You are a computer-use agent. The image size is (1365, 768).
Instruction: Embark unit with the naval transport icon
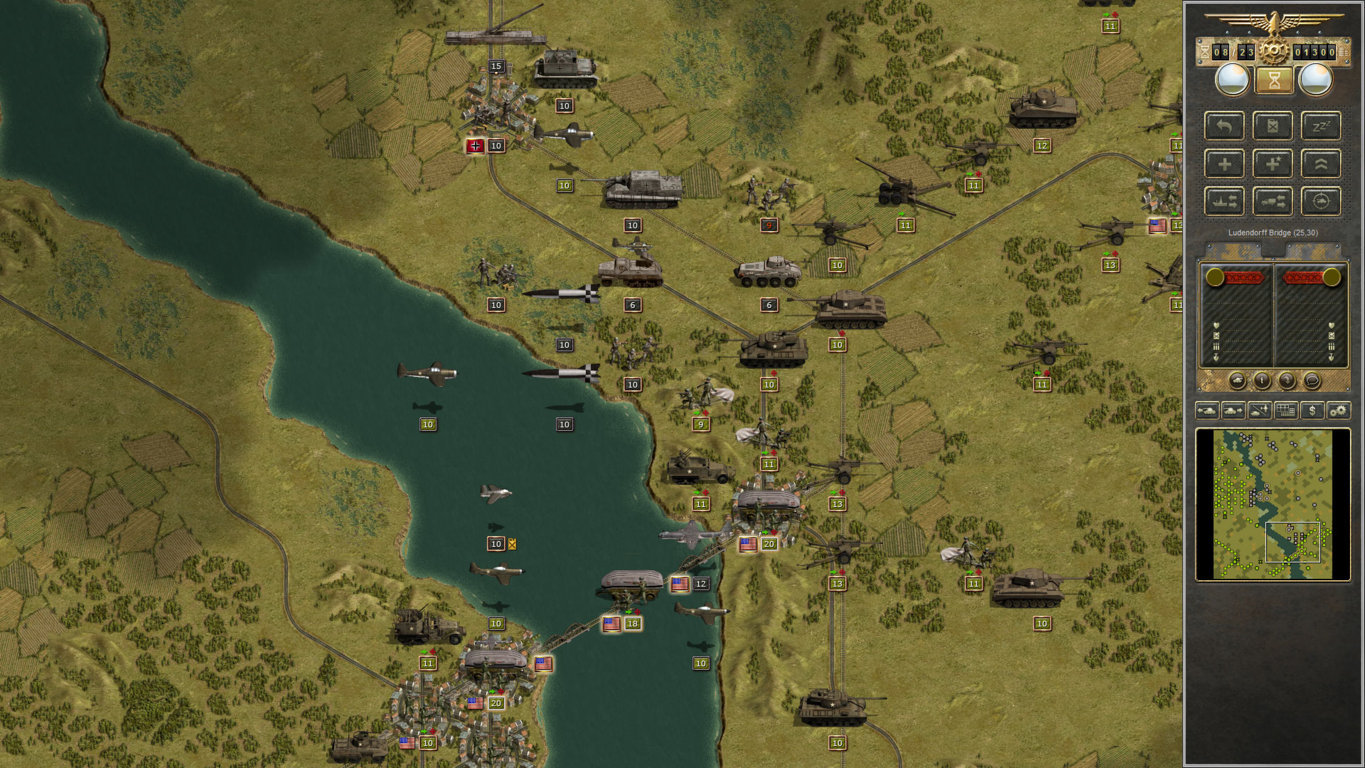point(1225,201)
